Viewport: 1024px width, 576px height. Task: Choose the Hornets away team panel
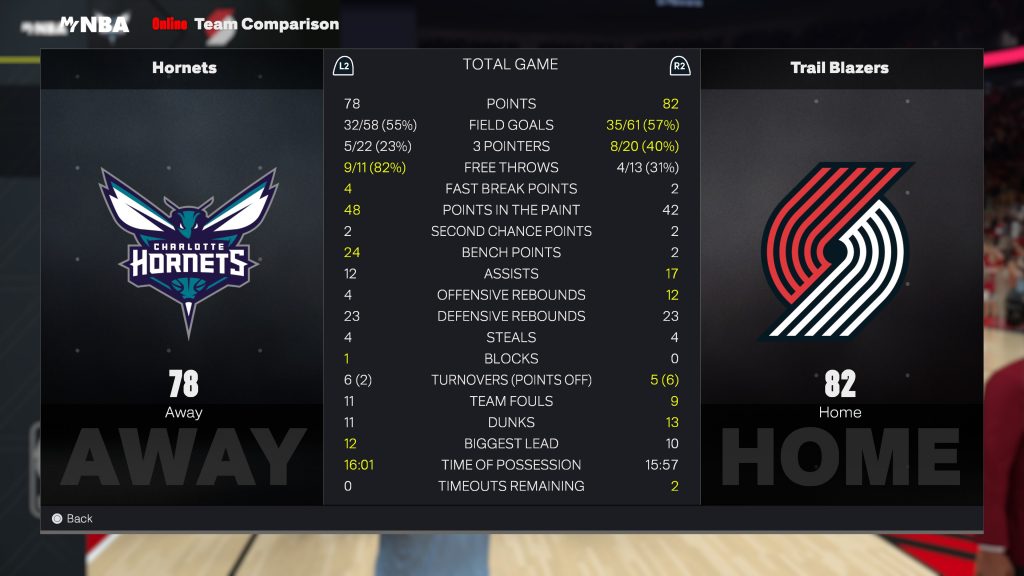pyautogui.click(x=183, y=270)
